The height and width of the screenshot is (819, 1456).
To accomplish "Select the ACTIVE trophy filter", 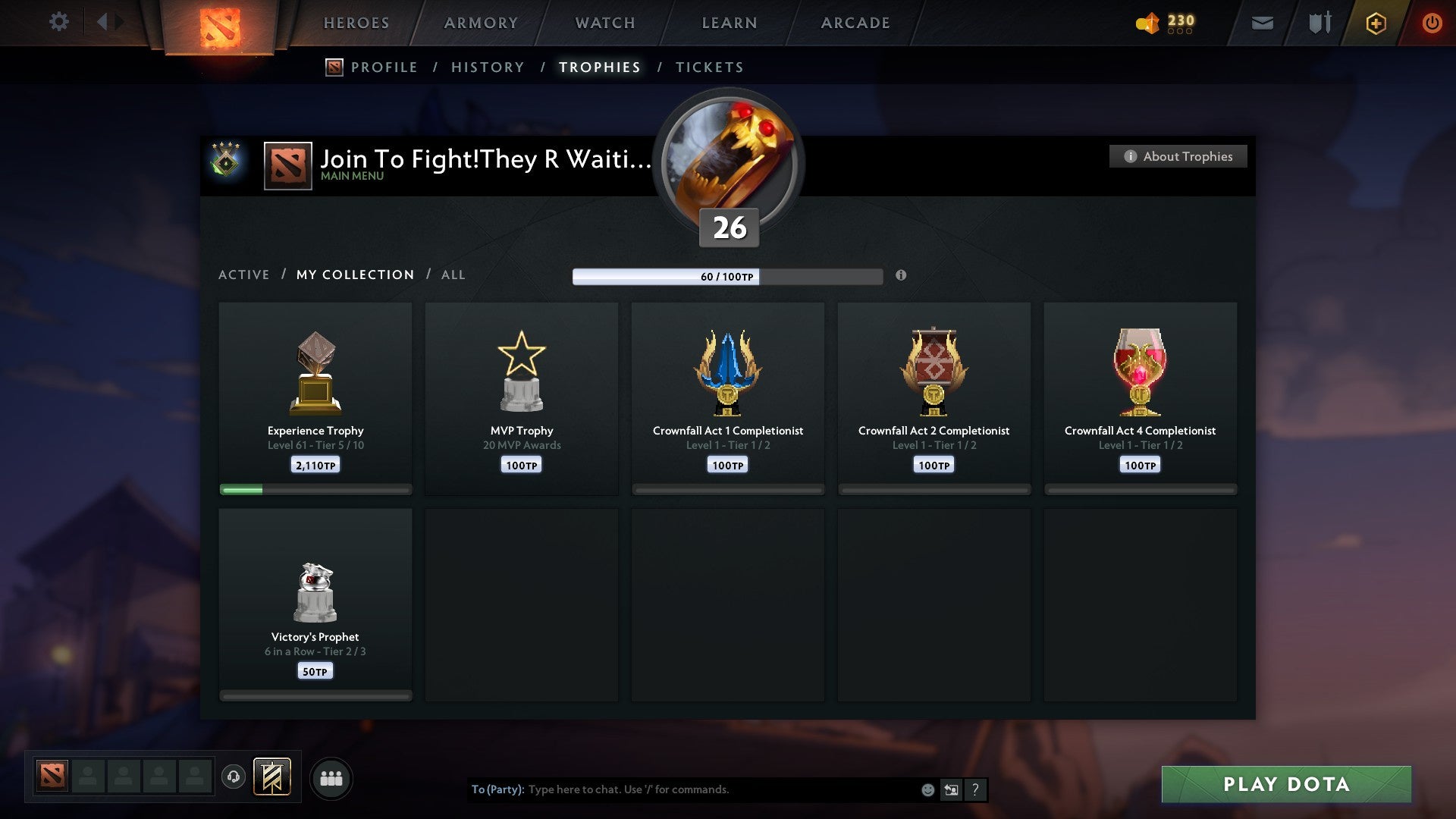I will pos(244,275).
